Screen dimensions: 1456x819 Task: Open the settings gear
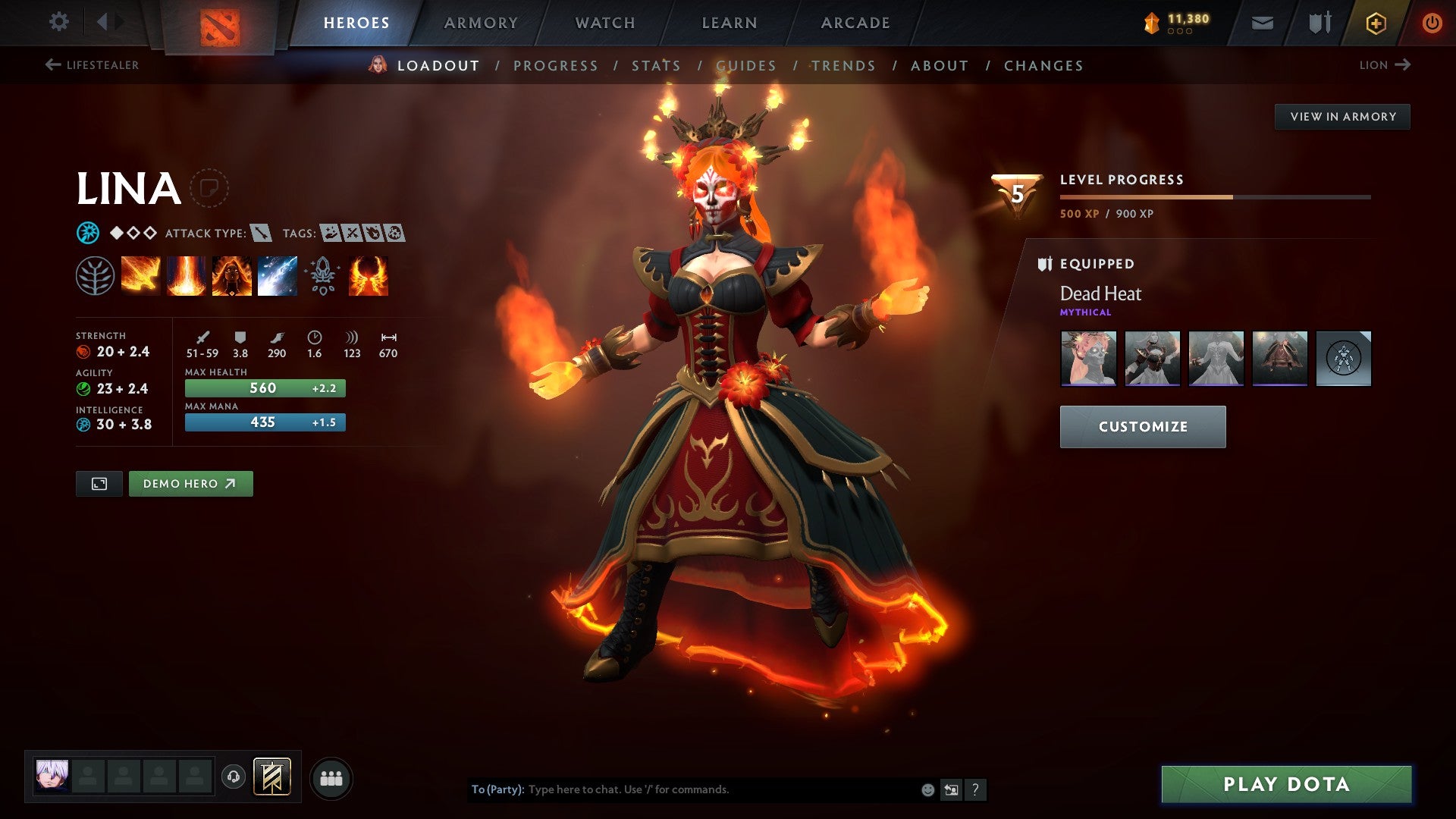point(58,22)
